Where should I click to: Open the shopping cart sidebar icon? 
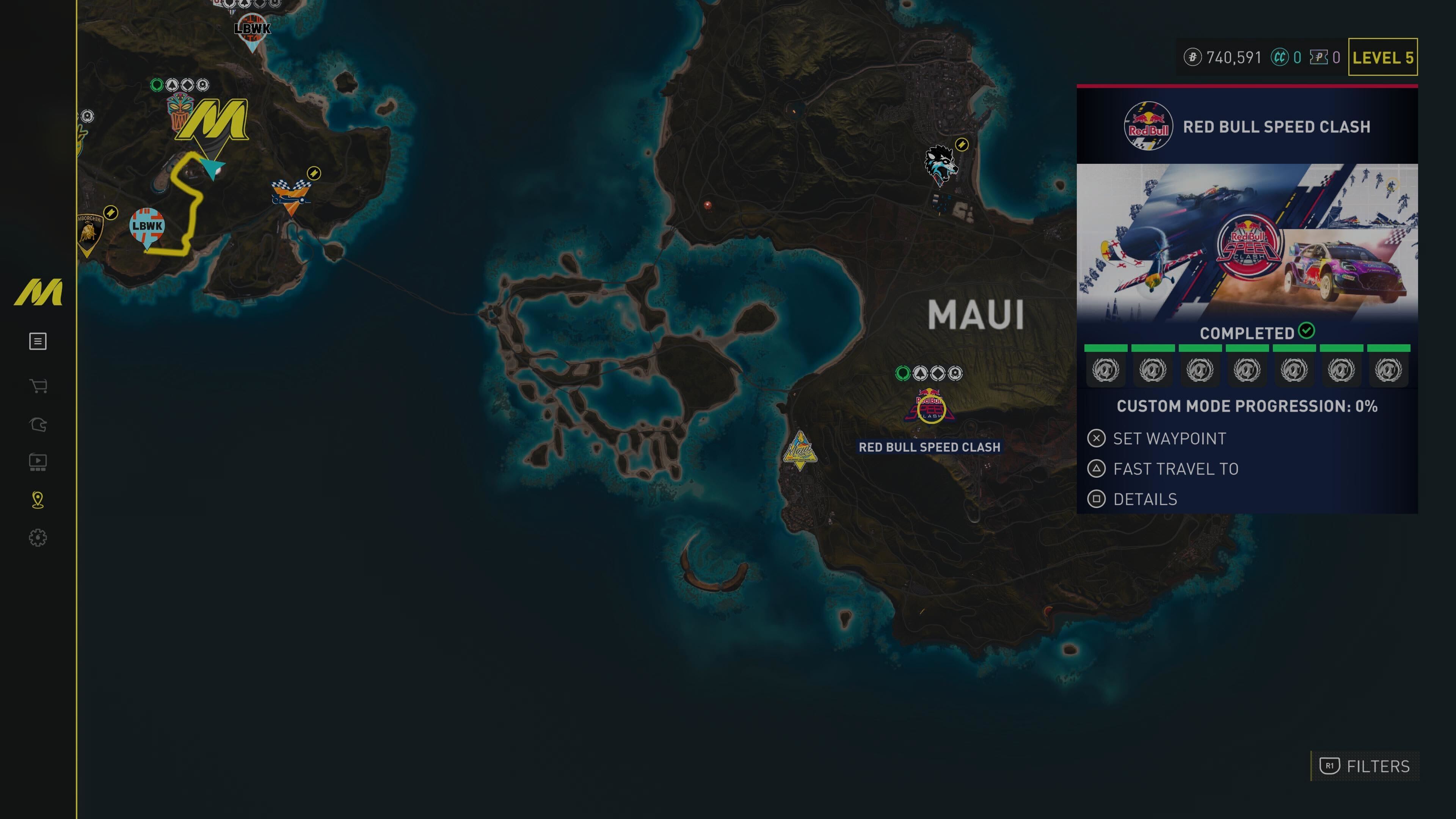(38, 387)
